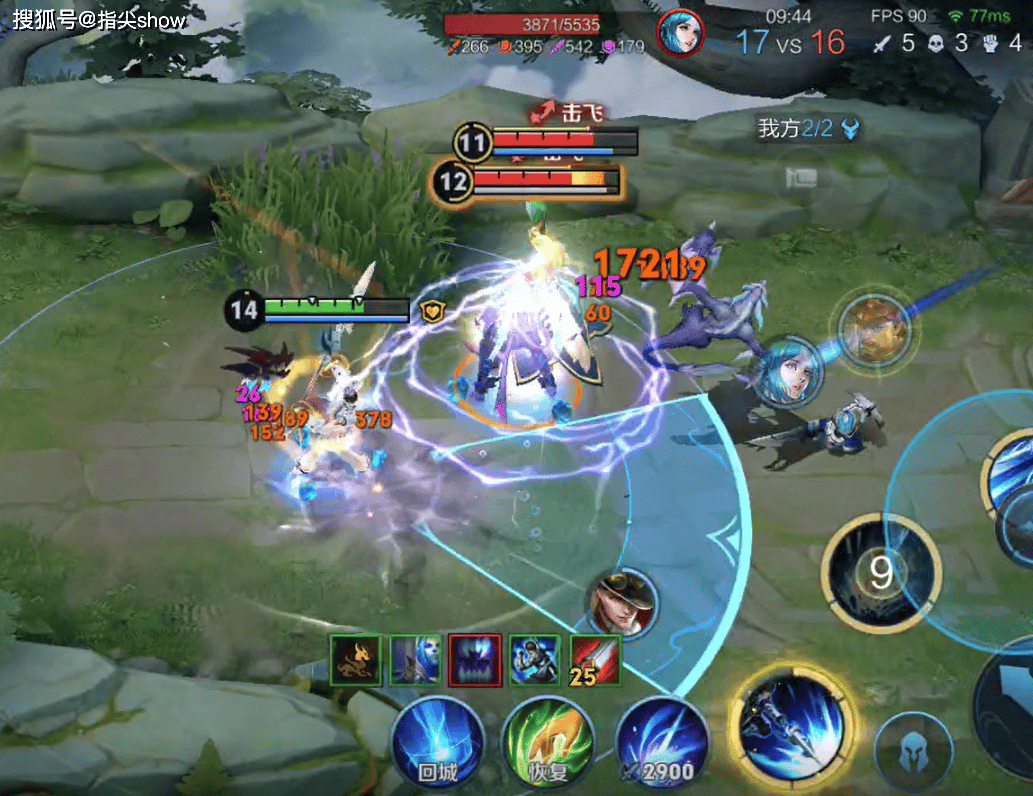Select the skill showing cooldown 9
The image size is (1033, 796).
[880, 573]
